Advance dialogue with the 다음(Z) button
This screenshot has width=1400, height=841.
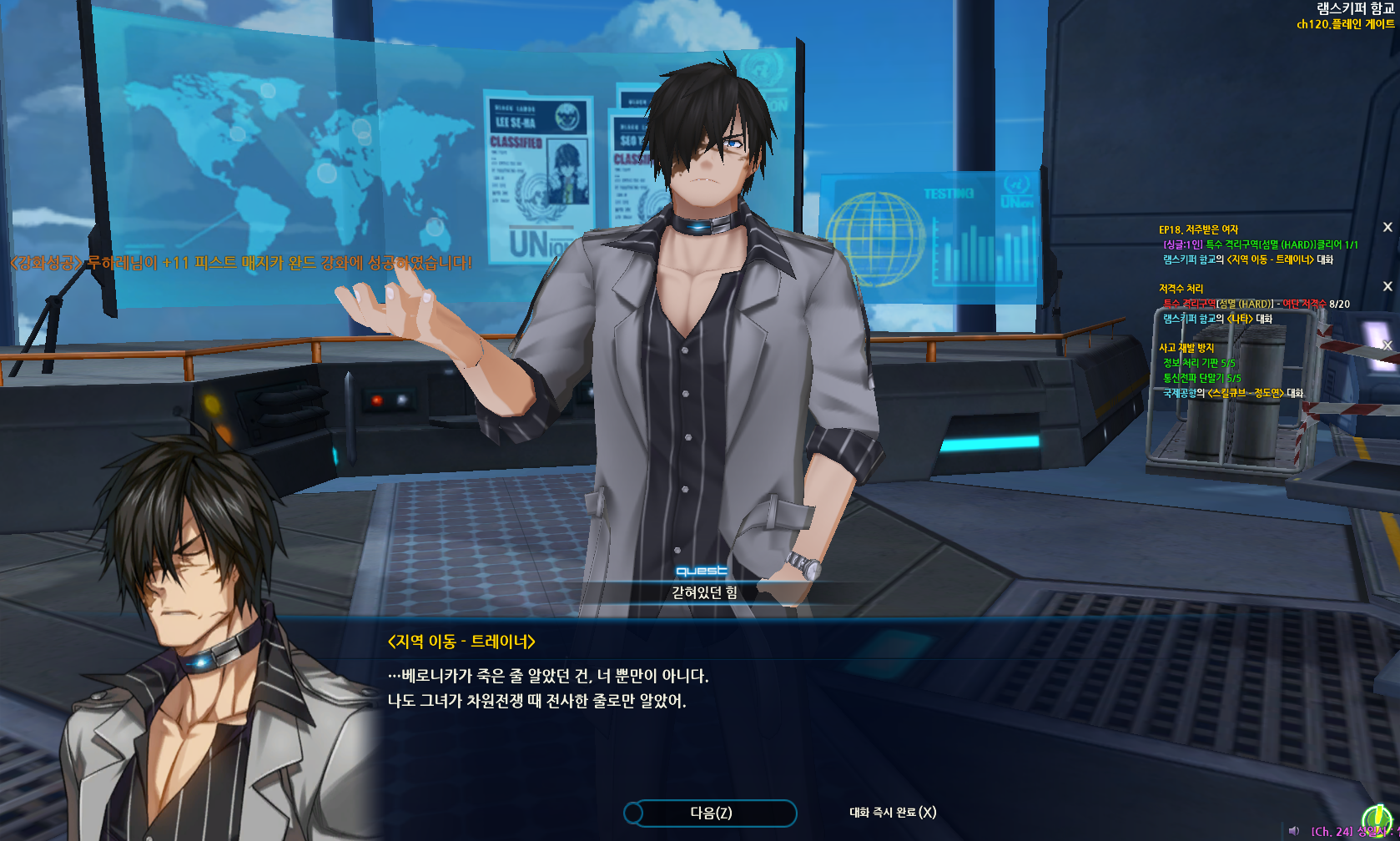tap(710, 813)
